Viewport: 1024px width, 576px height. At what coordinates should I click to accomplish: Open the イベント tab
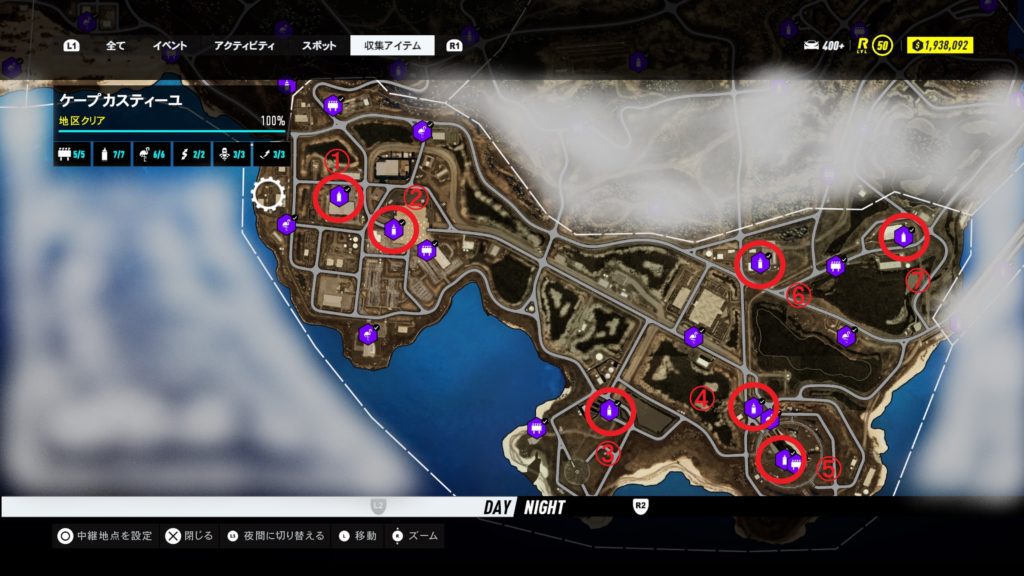170,45
